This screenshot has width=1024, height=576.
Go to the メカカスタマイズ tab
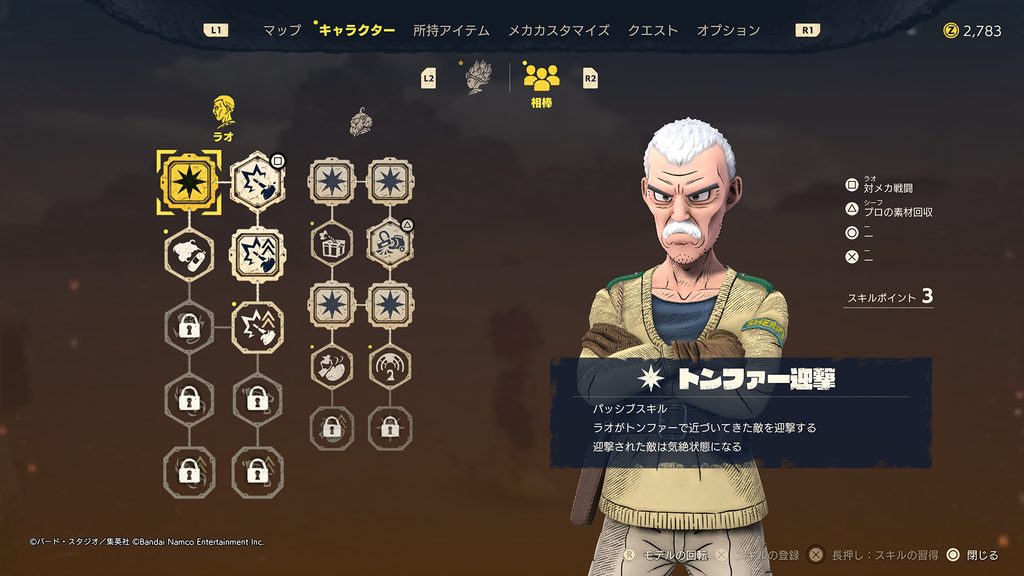558,30
